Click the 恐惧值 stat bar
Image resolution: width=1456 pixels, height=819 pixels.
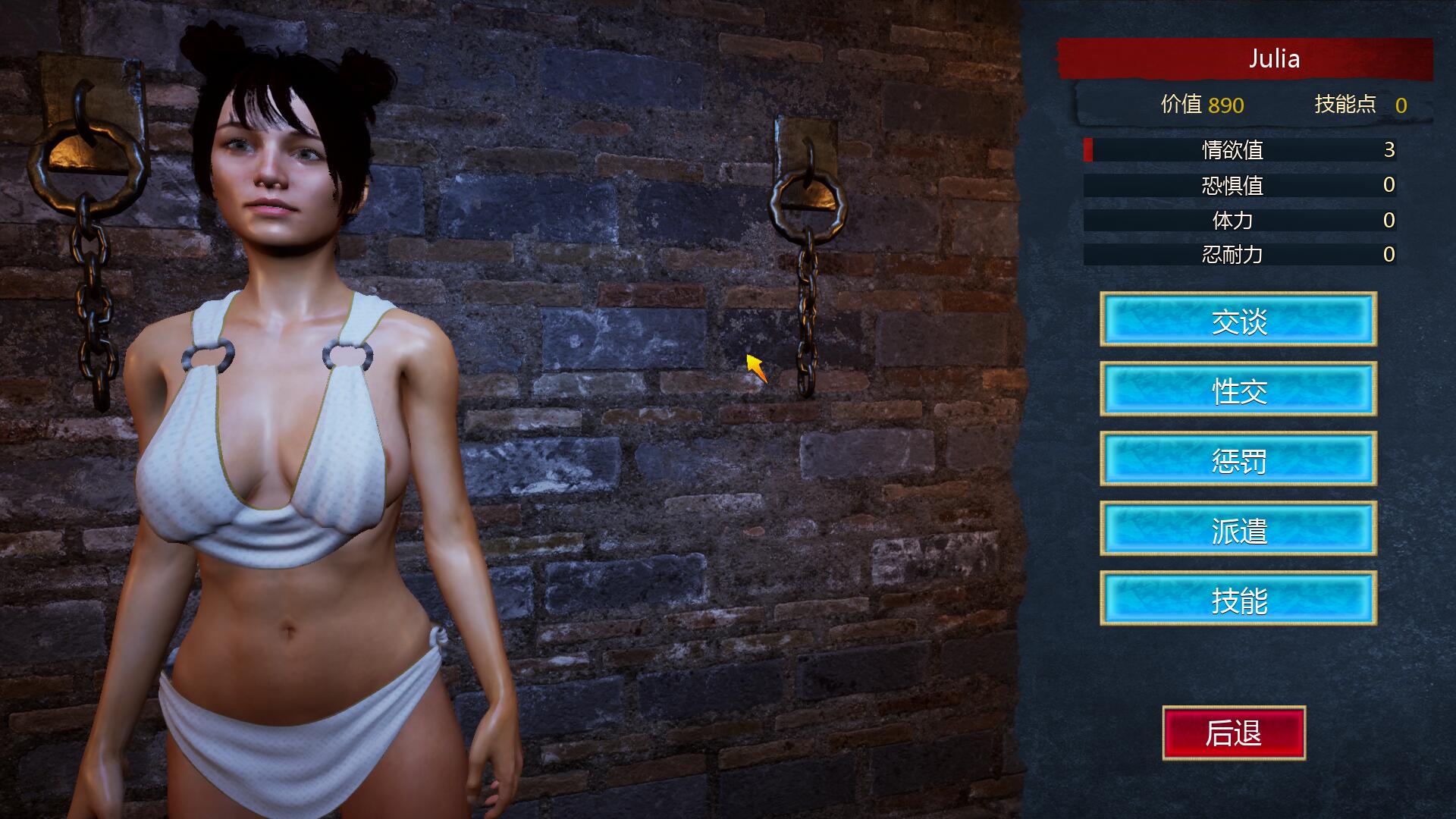point(1244,186)
